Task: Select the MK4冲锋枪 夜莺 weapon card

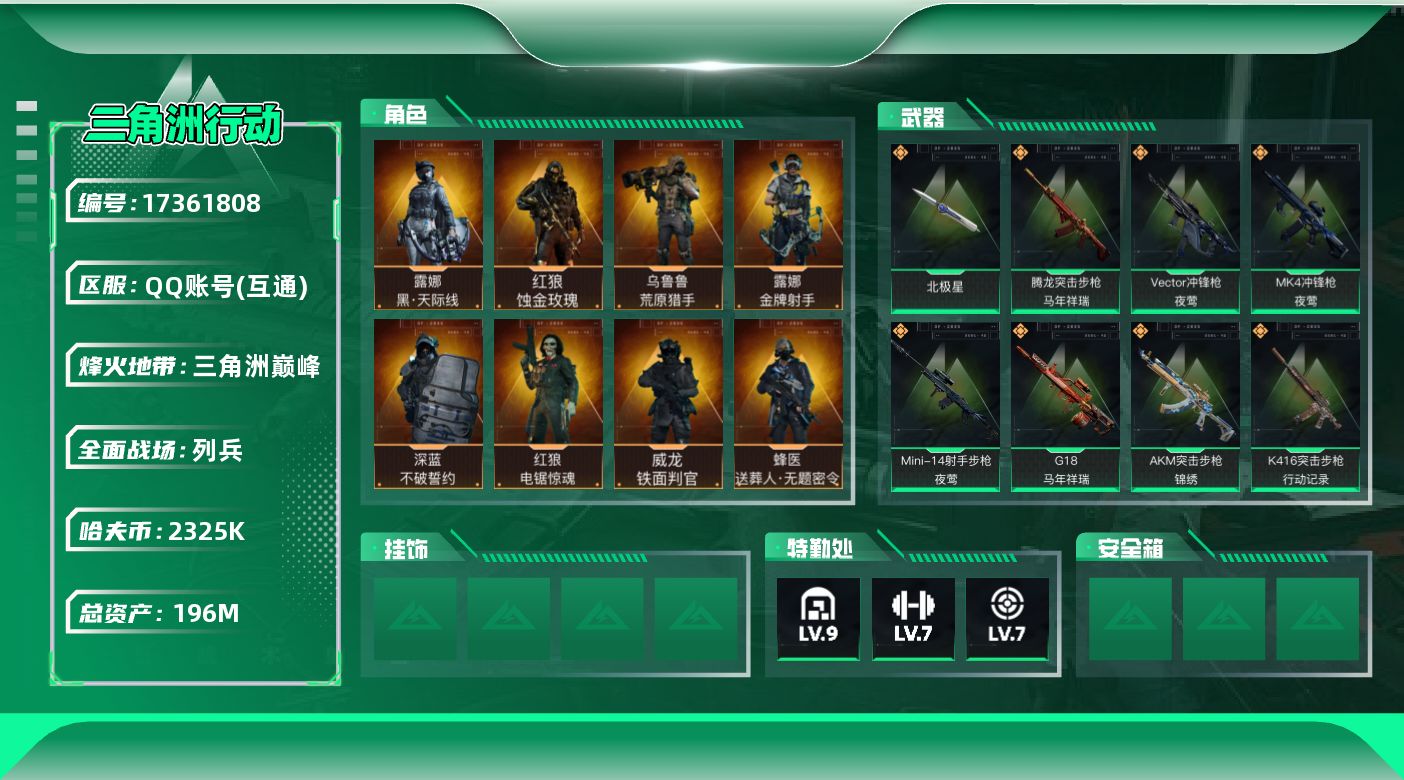Action: (x=1305, y=227)
